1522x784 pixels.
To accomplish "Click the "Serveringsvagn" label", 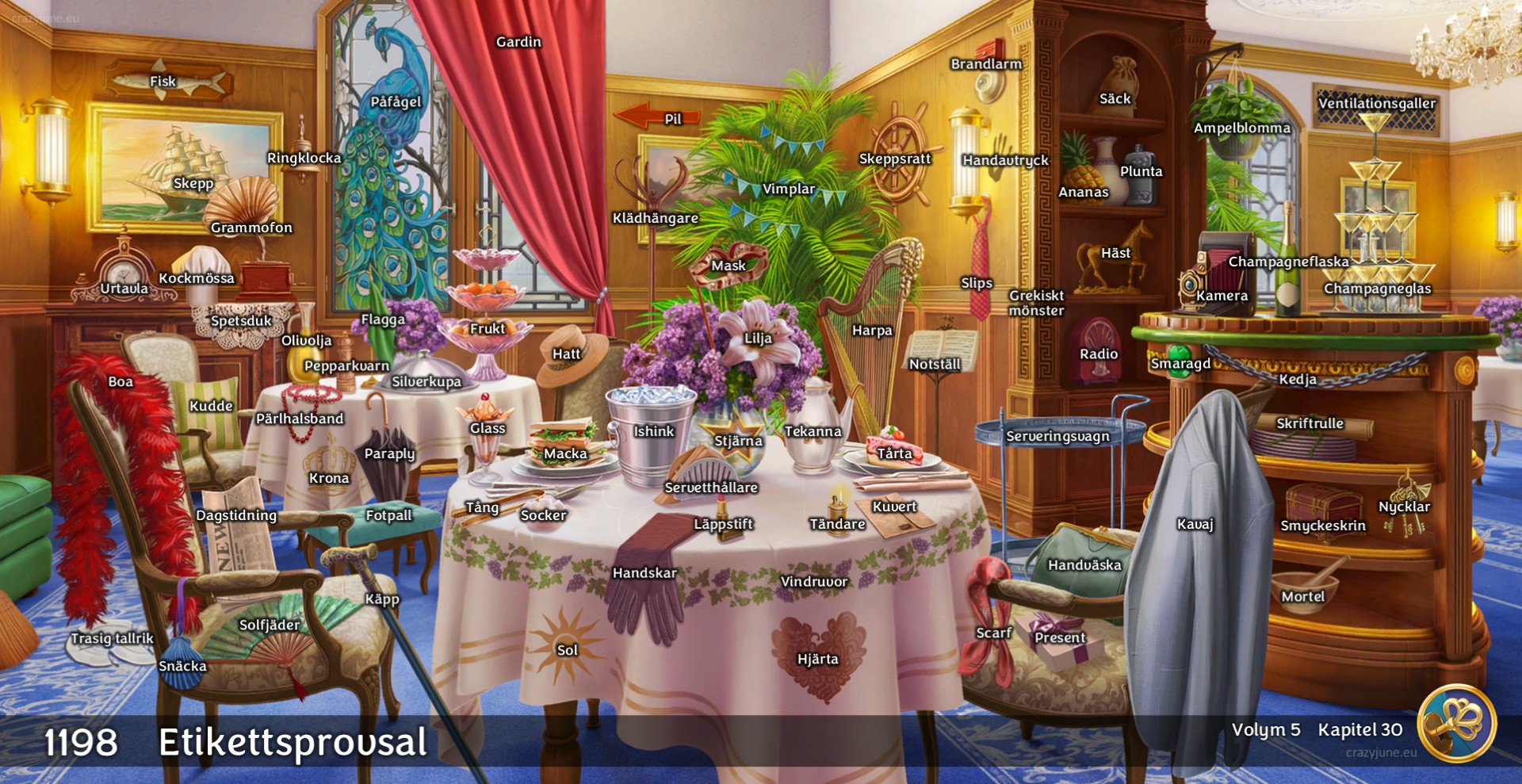I will pos(1057,436).
